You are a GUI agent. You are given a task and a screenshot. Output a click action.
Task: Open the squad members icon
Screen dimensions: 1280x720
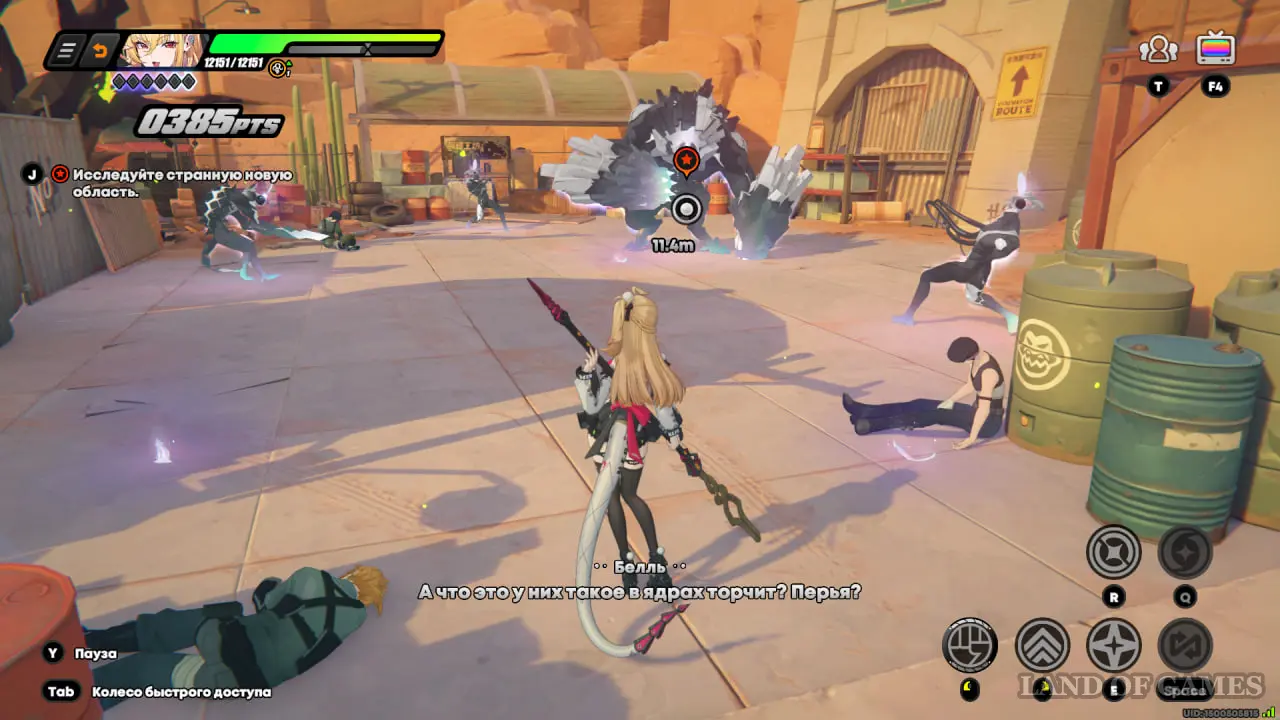[x=1158, y=49]
